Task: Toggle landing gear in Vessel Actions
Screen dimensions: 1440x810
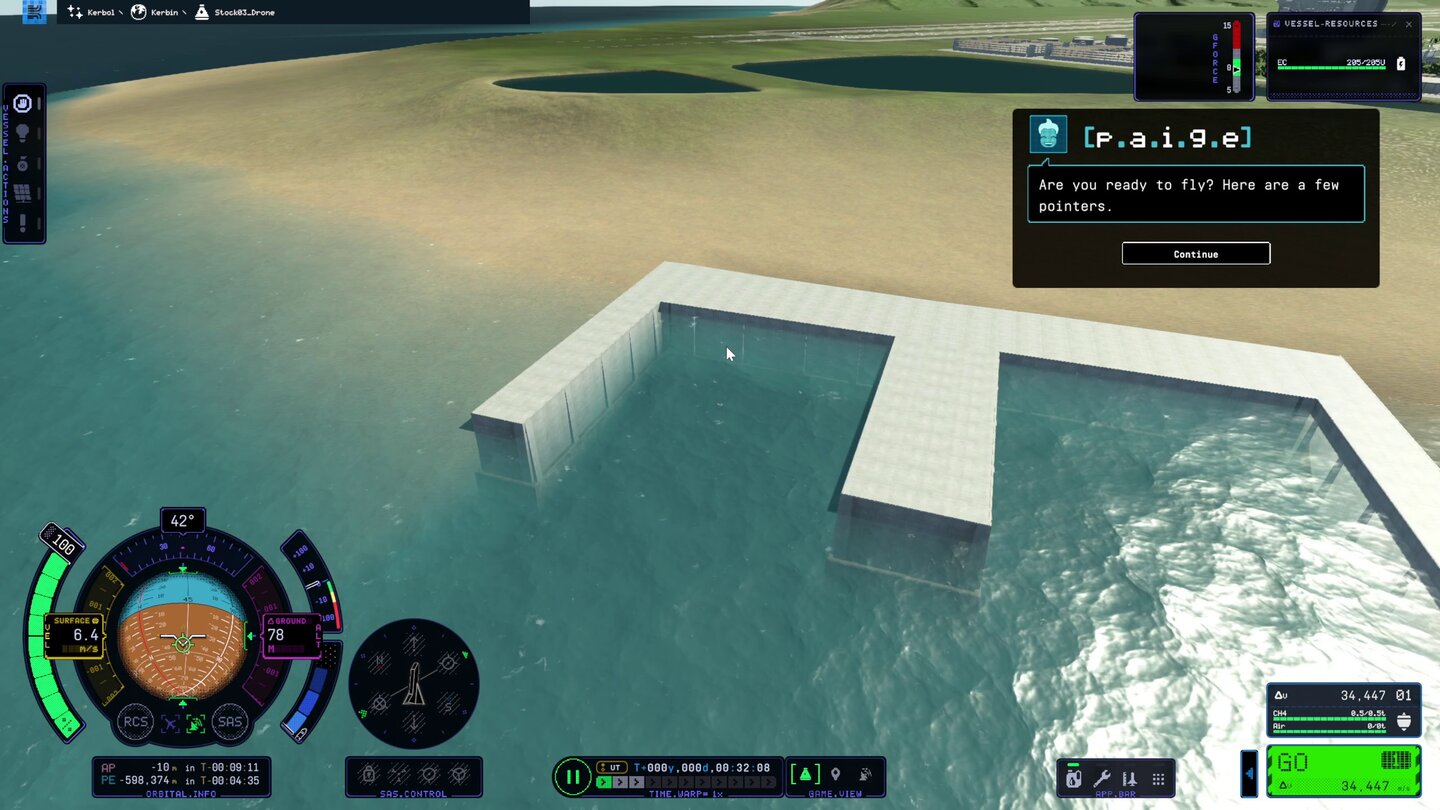Action: pyautogui.click(x=24, y=164)
